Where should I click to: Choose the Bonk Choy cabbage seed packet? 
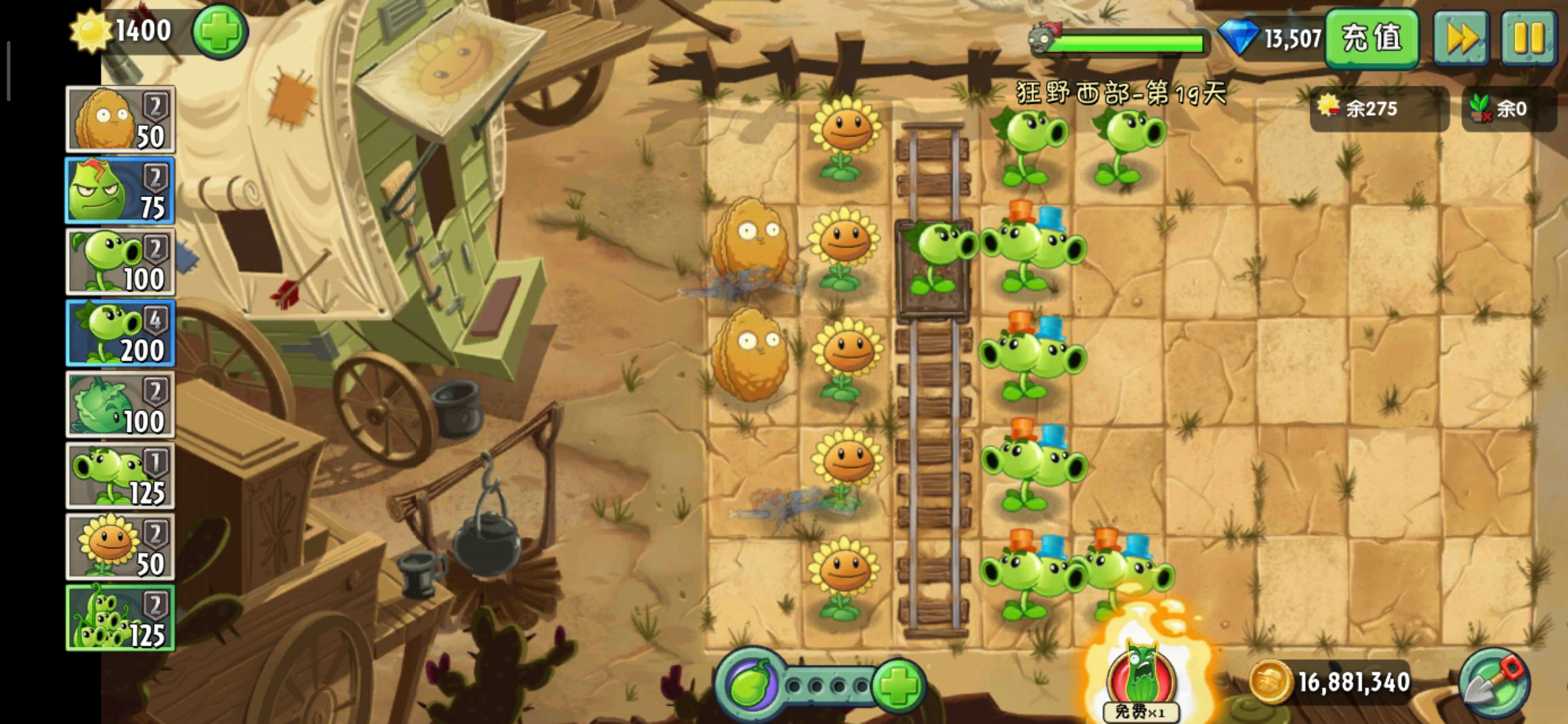[x=121, y=404]
